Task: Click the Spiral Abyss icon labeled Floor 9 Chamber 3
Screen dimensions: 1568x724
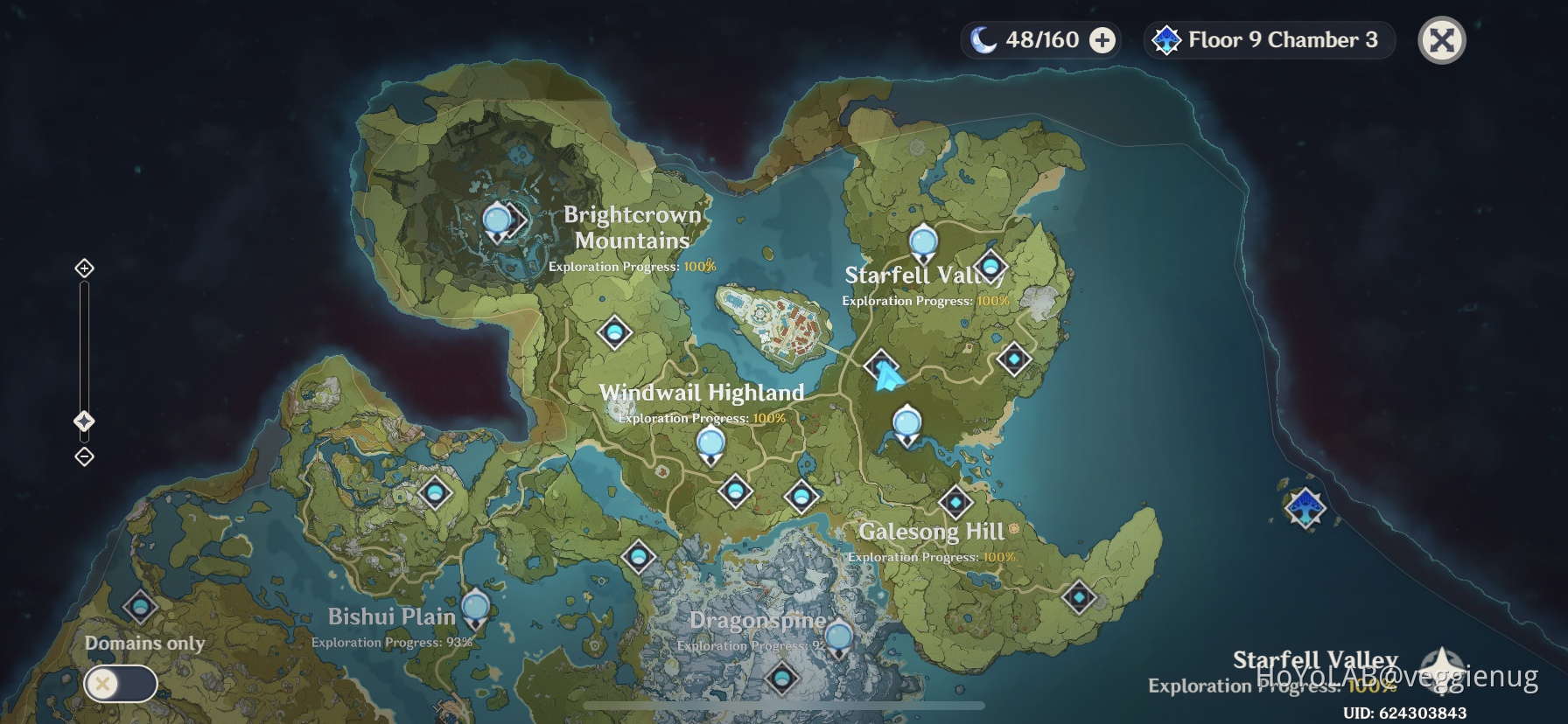Action: coord(1167,39)
